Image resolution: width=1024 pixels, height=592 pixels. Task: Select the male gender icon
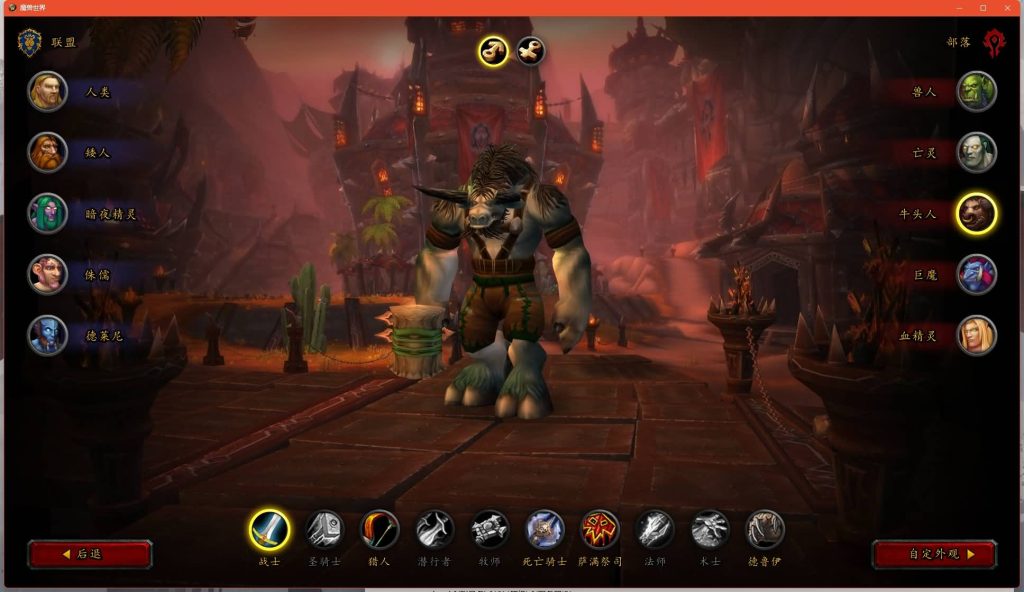tap(493, 50)
